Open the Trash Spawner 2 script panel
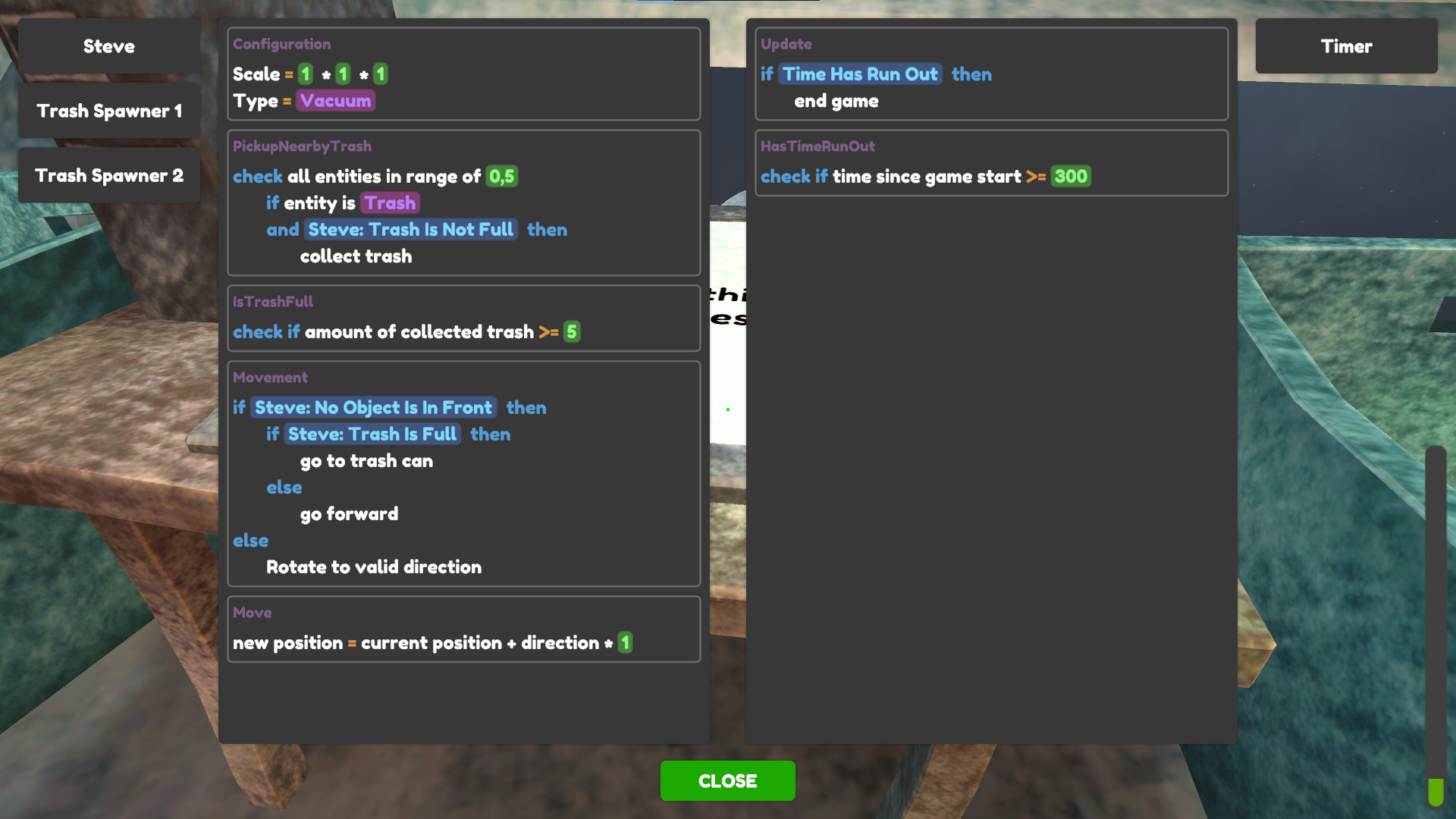The width and height of the screenshot is (1456, 819). 108,175
